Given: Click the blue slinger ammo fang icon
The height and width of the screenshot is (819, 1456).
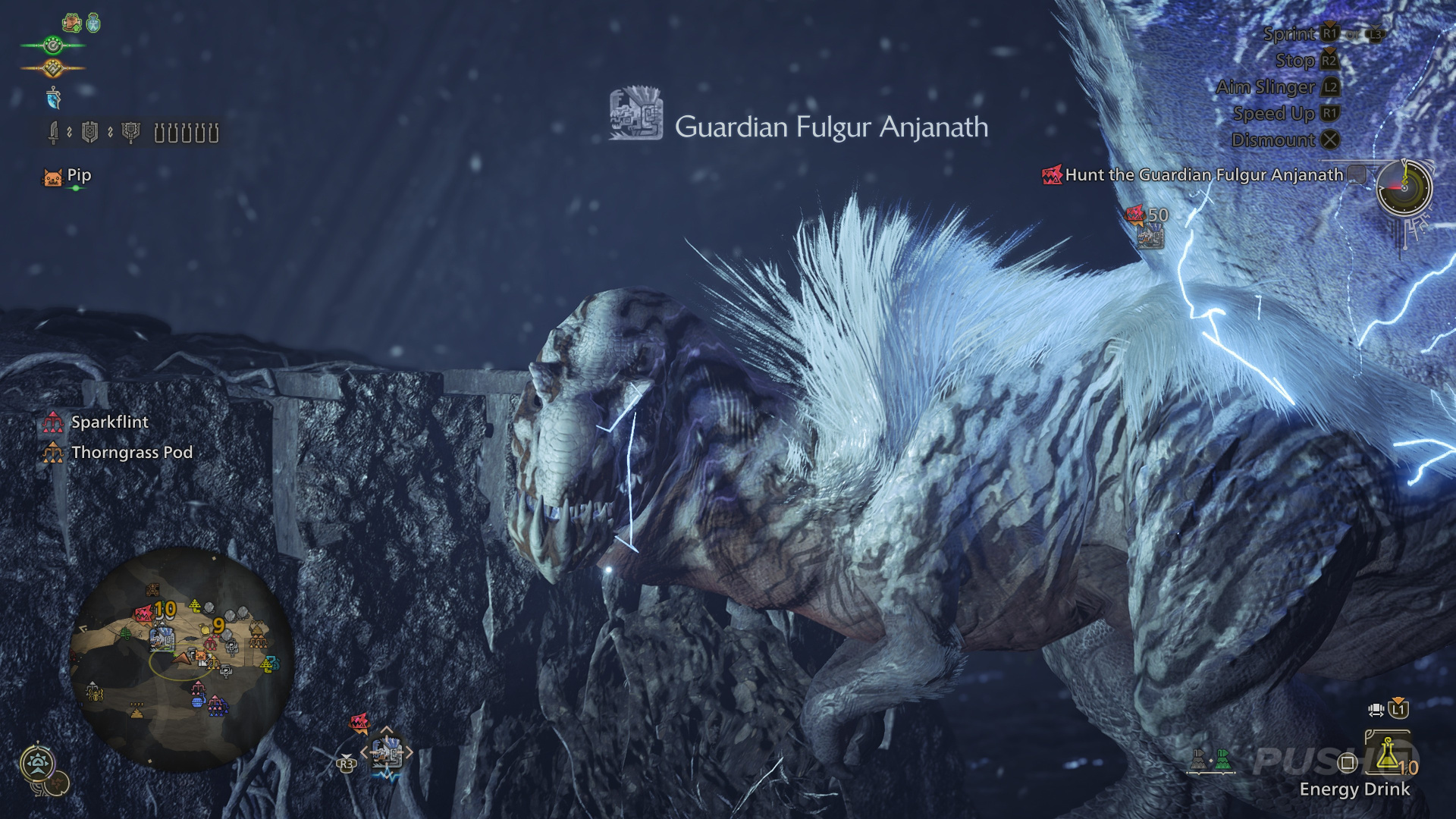Looking at the screenshot, I should (53, 98).
